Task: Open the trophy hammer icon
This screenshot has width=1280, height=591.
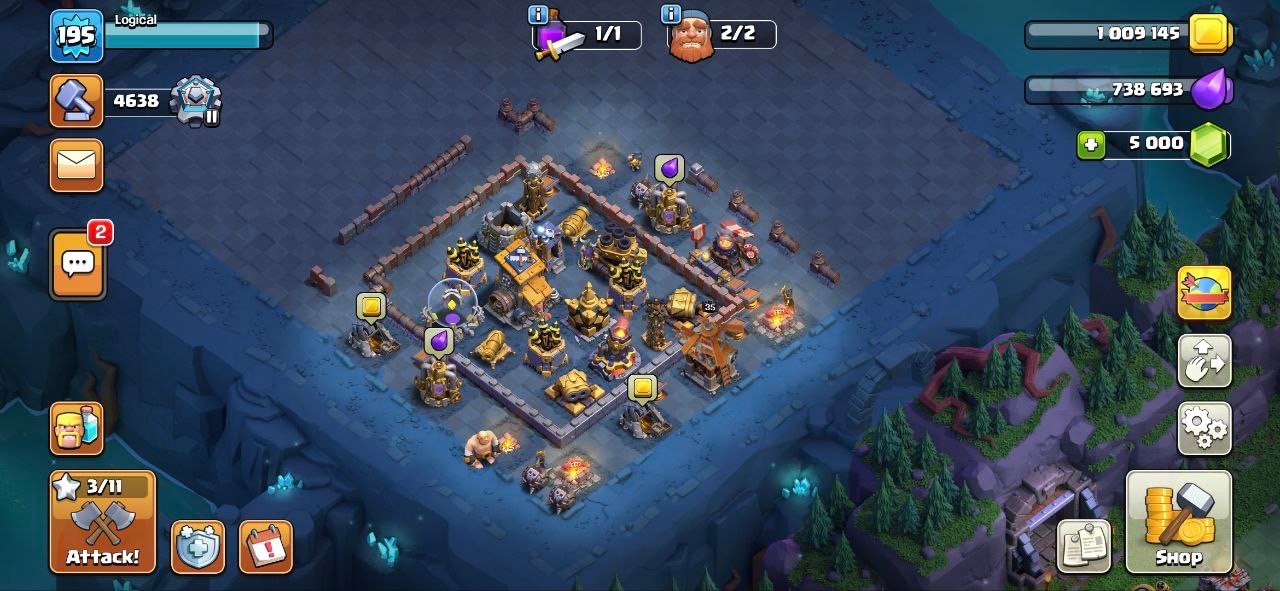Action: click(x=77, y=101)
